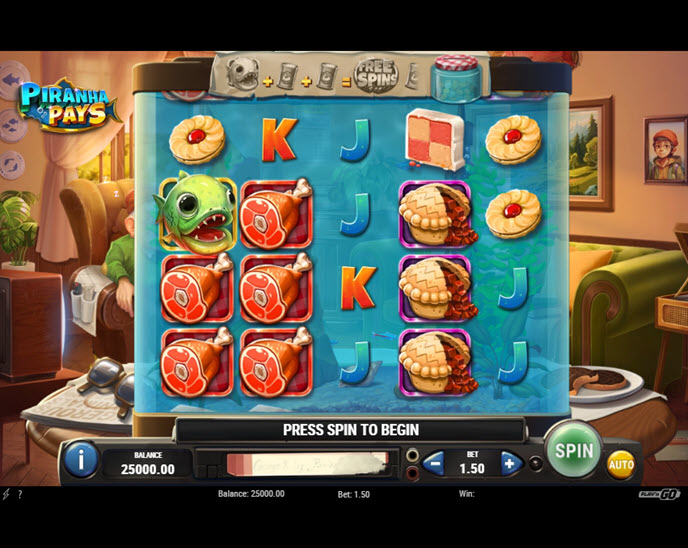Increase the bet with the plus button
Image resolution: width=688 pixels, height=548 pixels.
coord(510,463)
